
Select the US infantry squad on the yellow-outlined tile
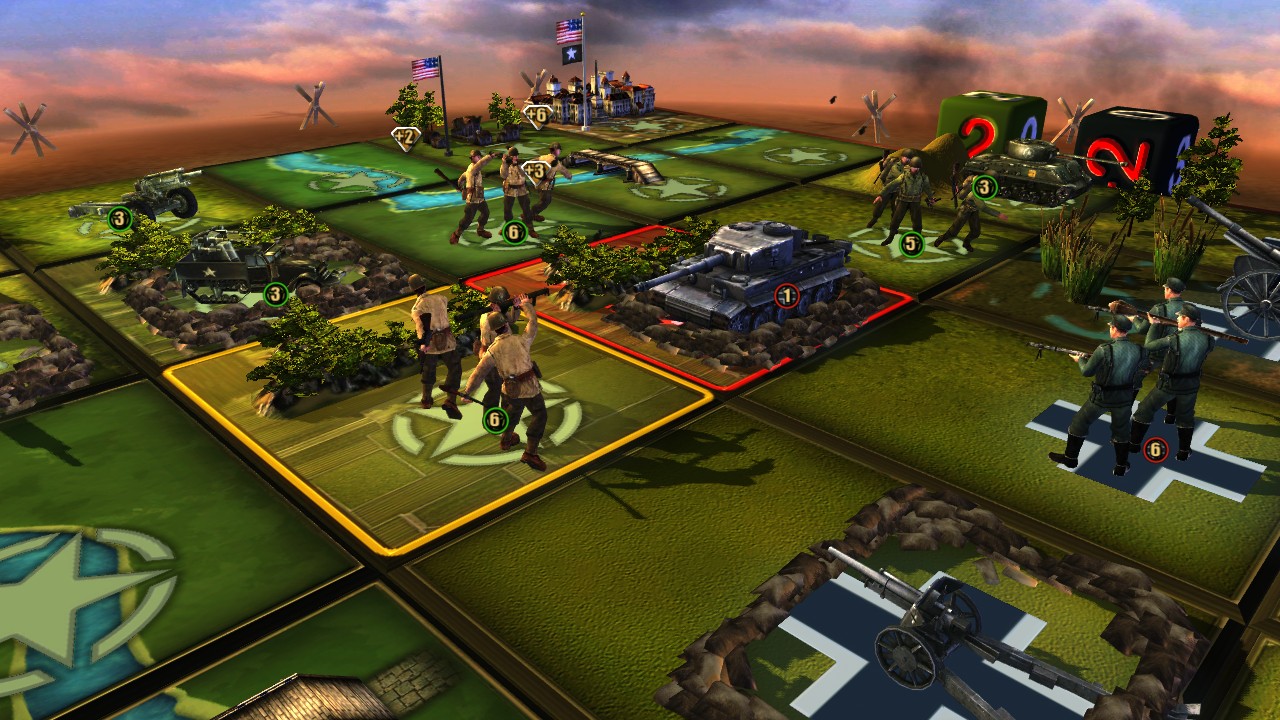480,370
